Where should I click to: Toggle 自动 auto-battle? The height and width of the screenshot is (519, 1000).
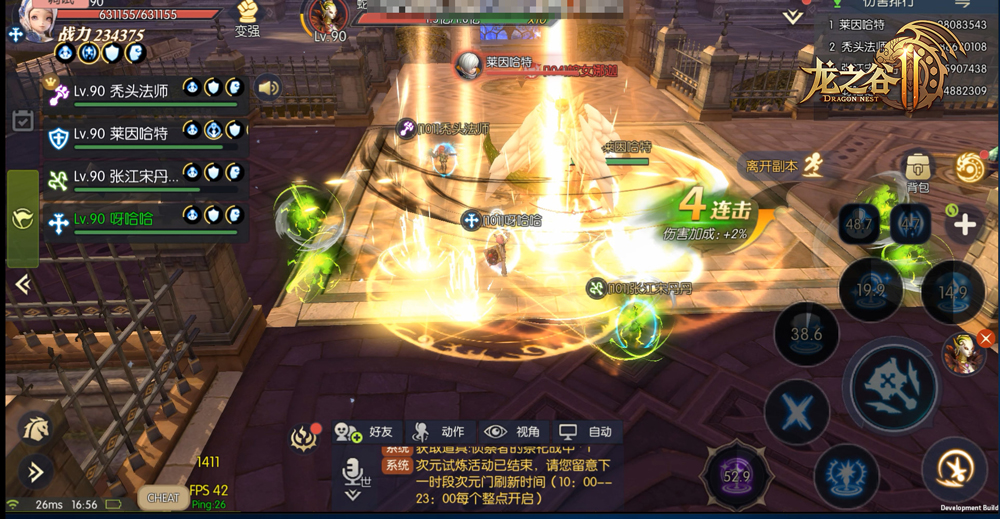coord(586,432)
